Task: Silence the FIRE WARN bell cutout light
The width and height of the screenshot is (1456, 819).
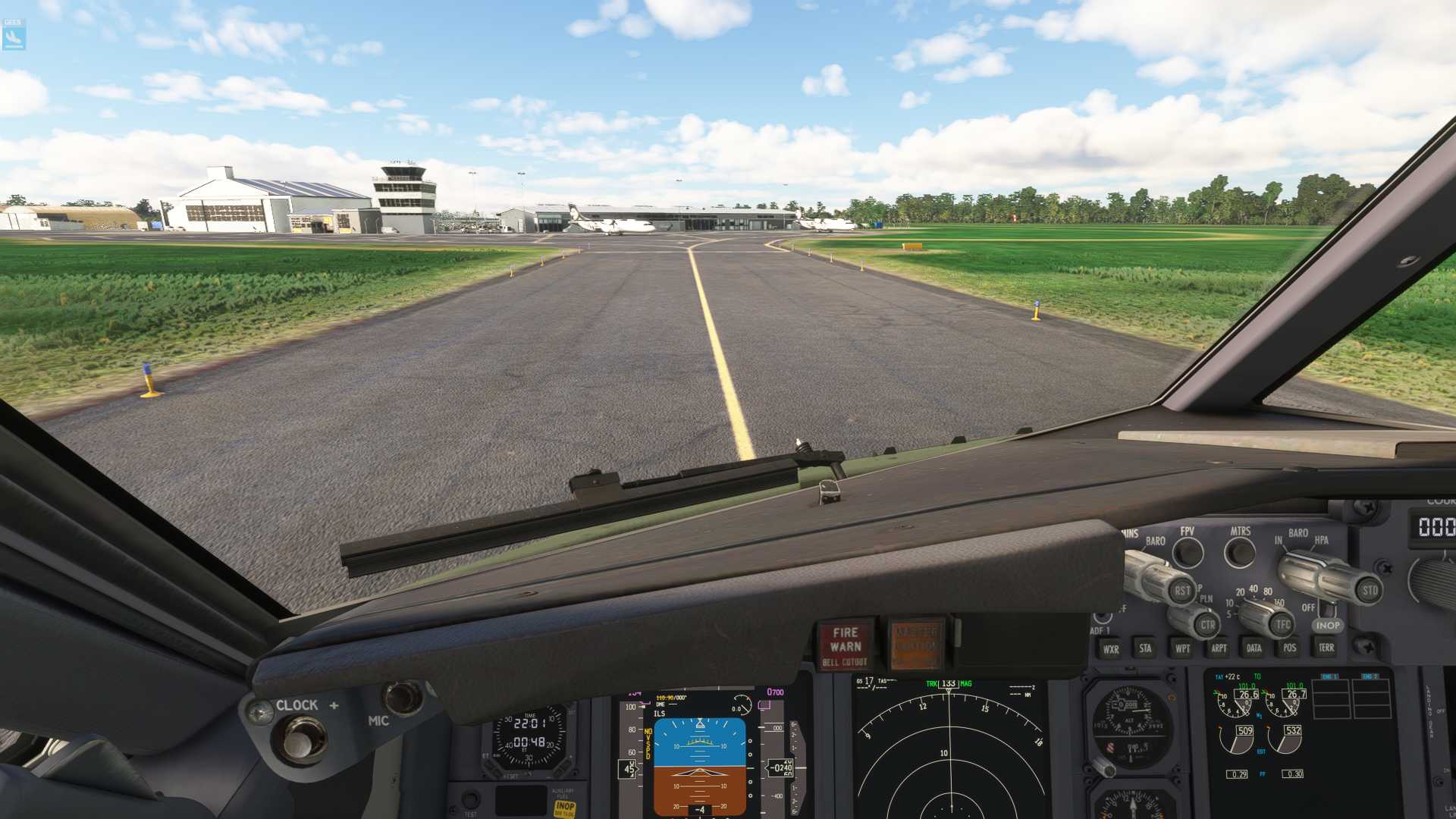Action: [x=846, y=645]
